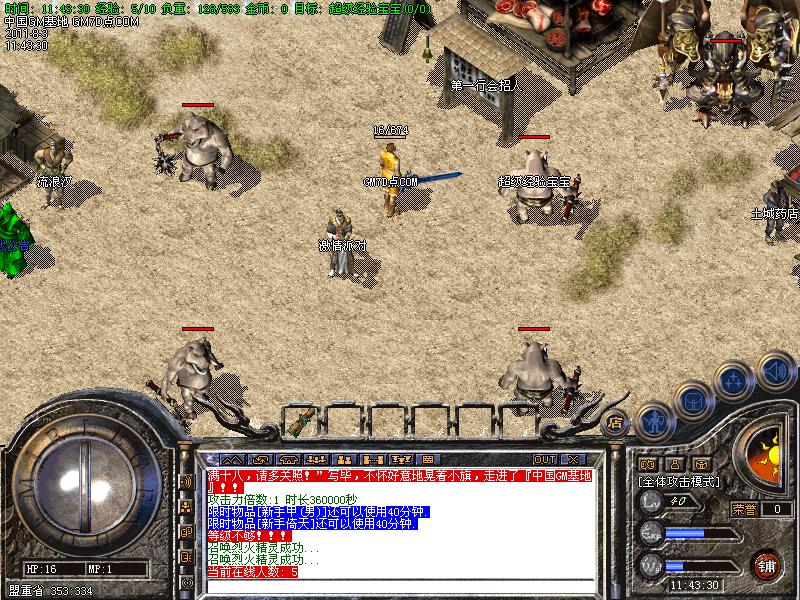Click the red 铺 stall button
Viewport: 800px width, 600px height.
coord(767,563)
